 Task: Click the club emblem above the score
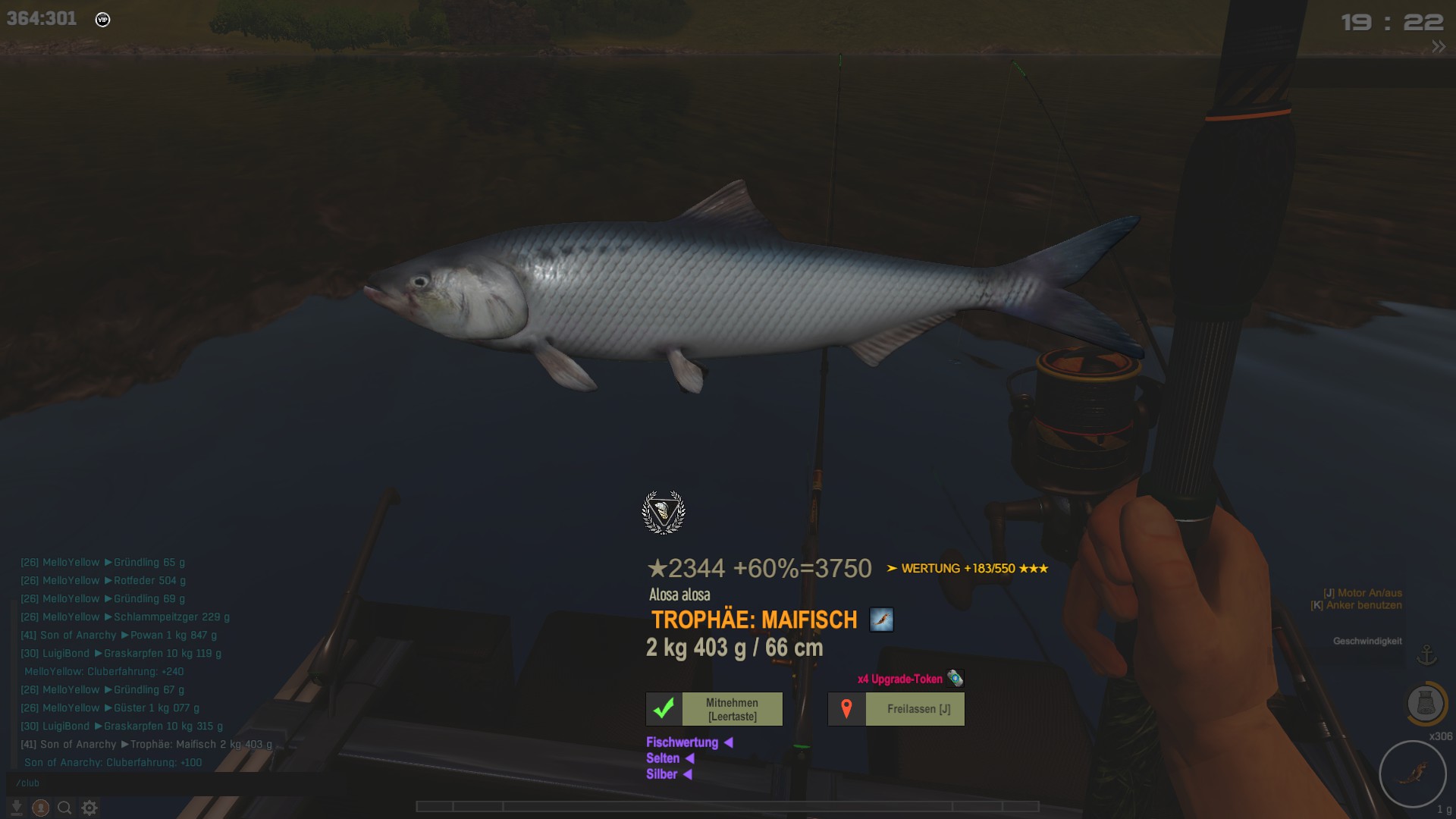[x=664, y=512]
